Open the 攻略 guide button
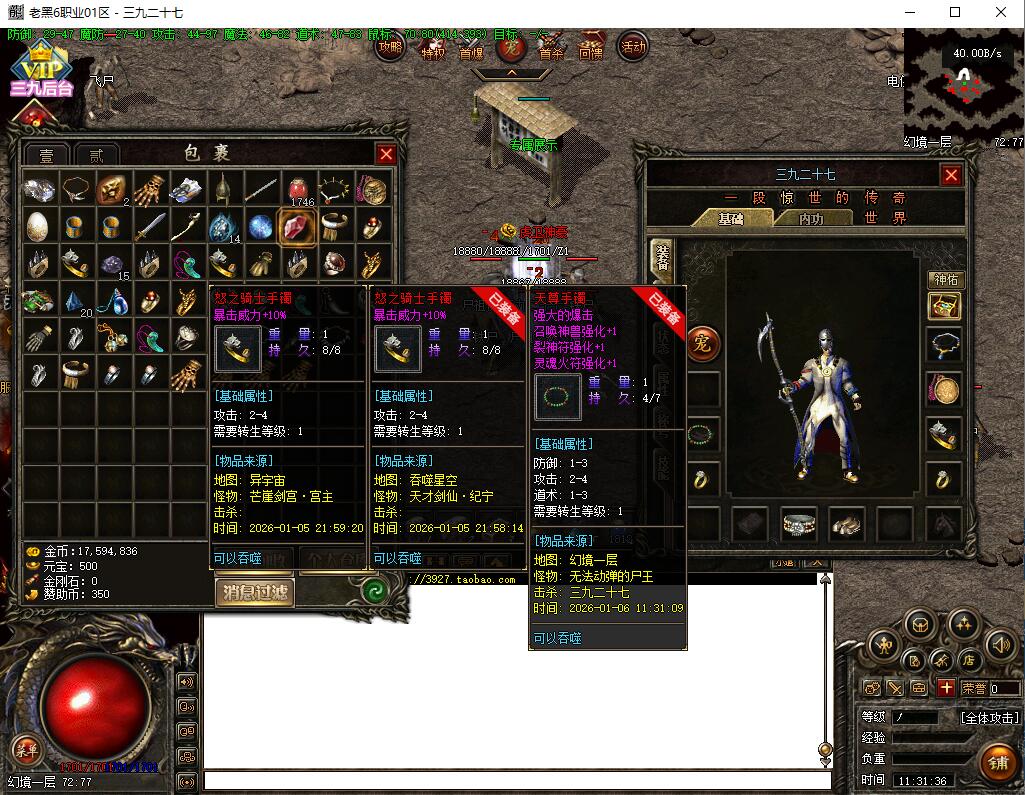Screen dimensions: 1025x795 391,47
